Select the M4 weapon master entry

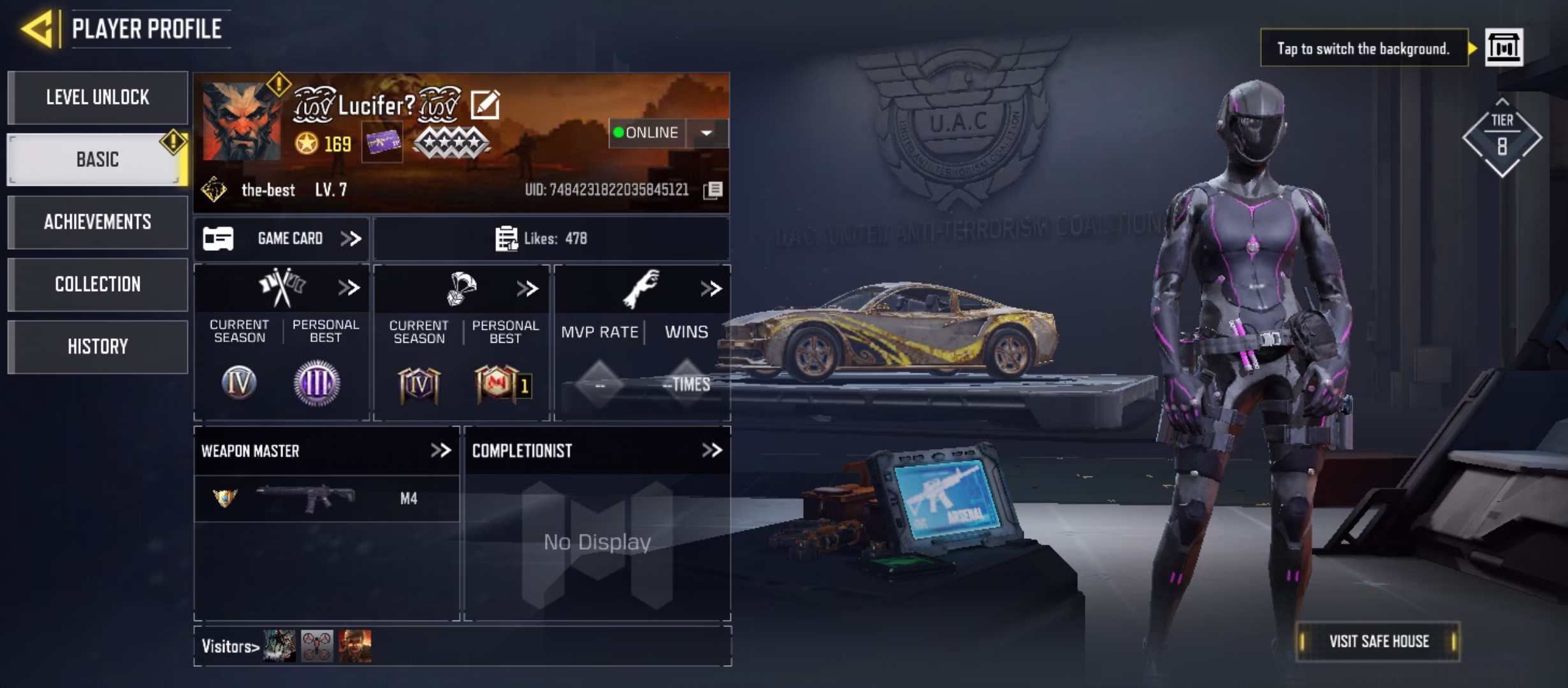pos(326,498)
